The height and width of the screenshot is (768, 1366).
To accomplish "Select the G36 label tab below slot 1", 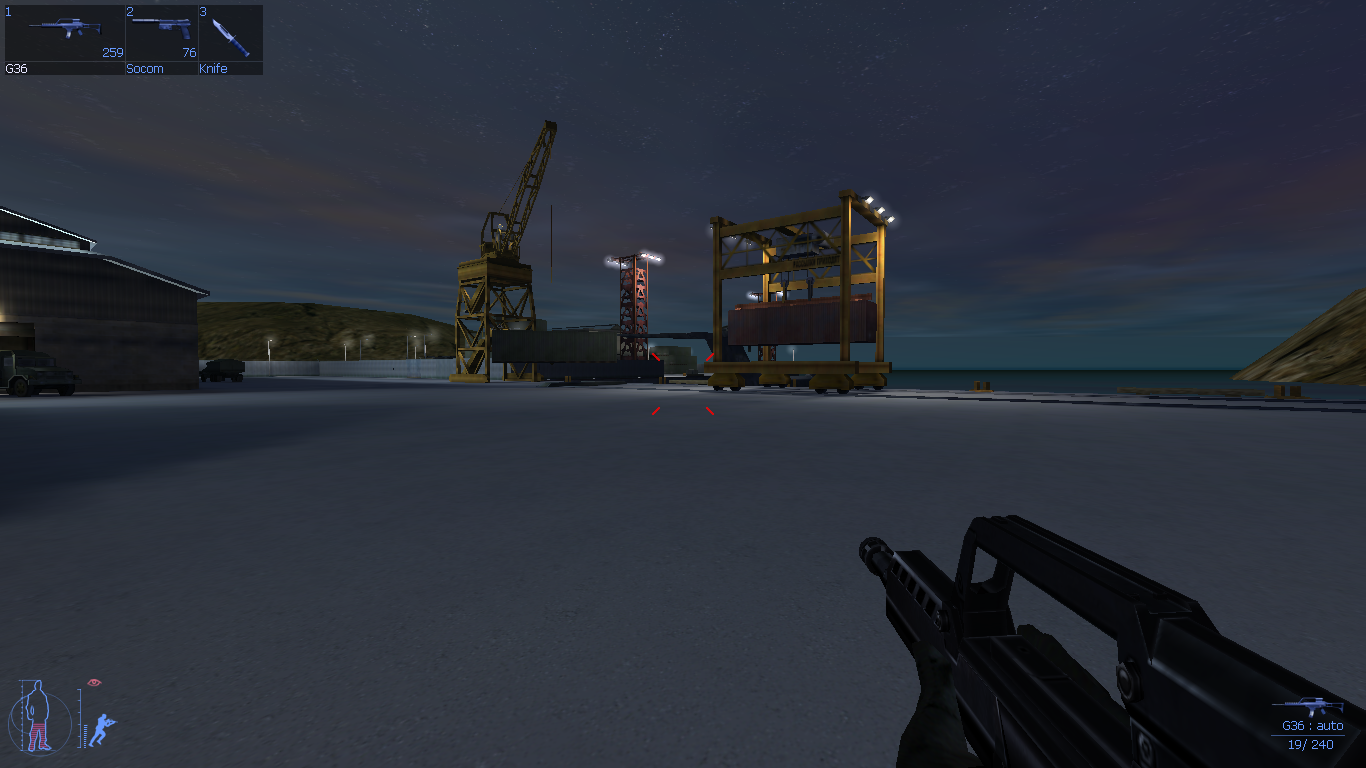I will [15, 69].
